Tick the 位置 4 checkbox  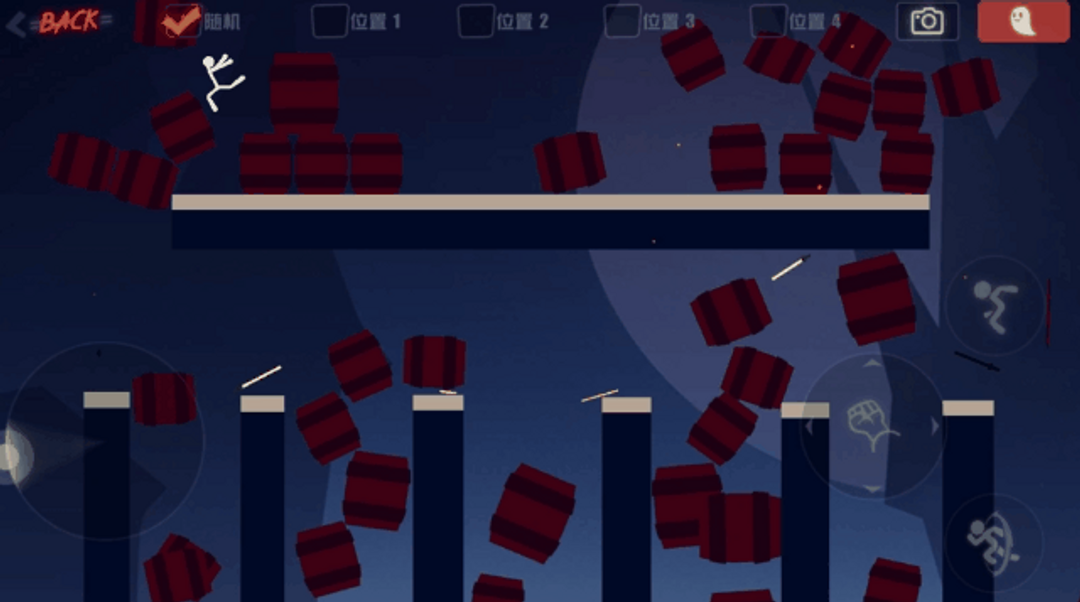click(768, 21)
